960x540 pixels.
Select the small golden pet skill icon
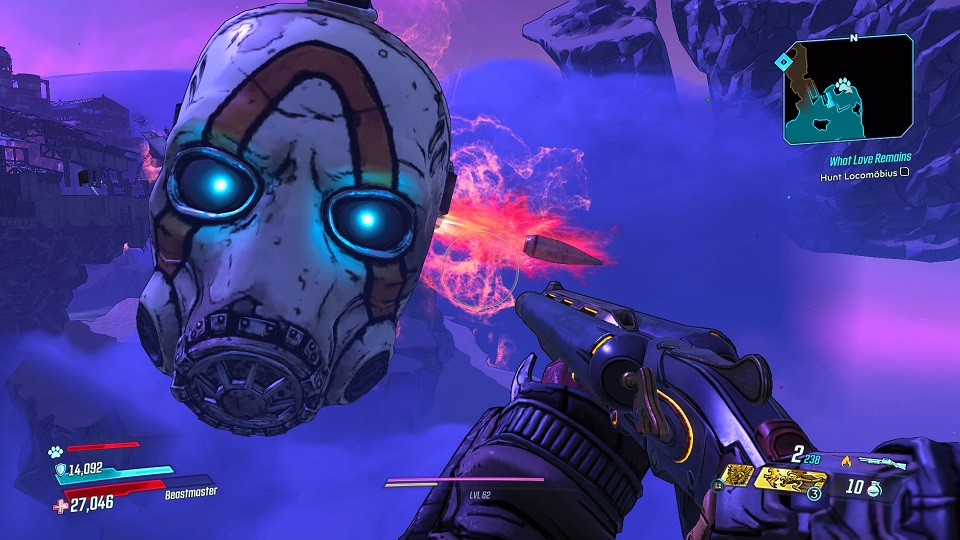(x=736, y=476)
